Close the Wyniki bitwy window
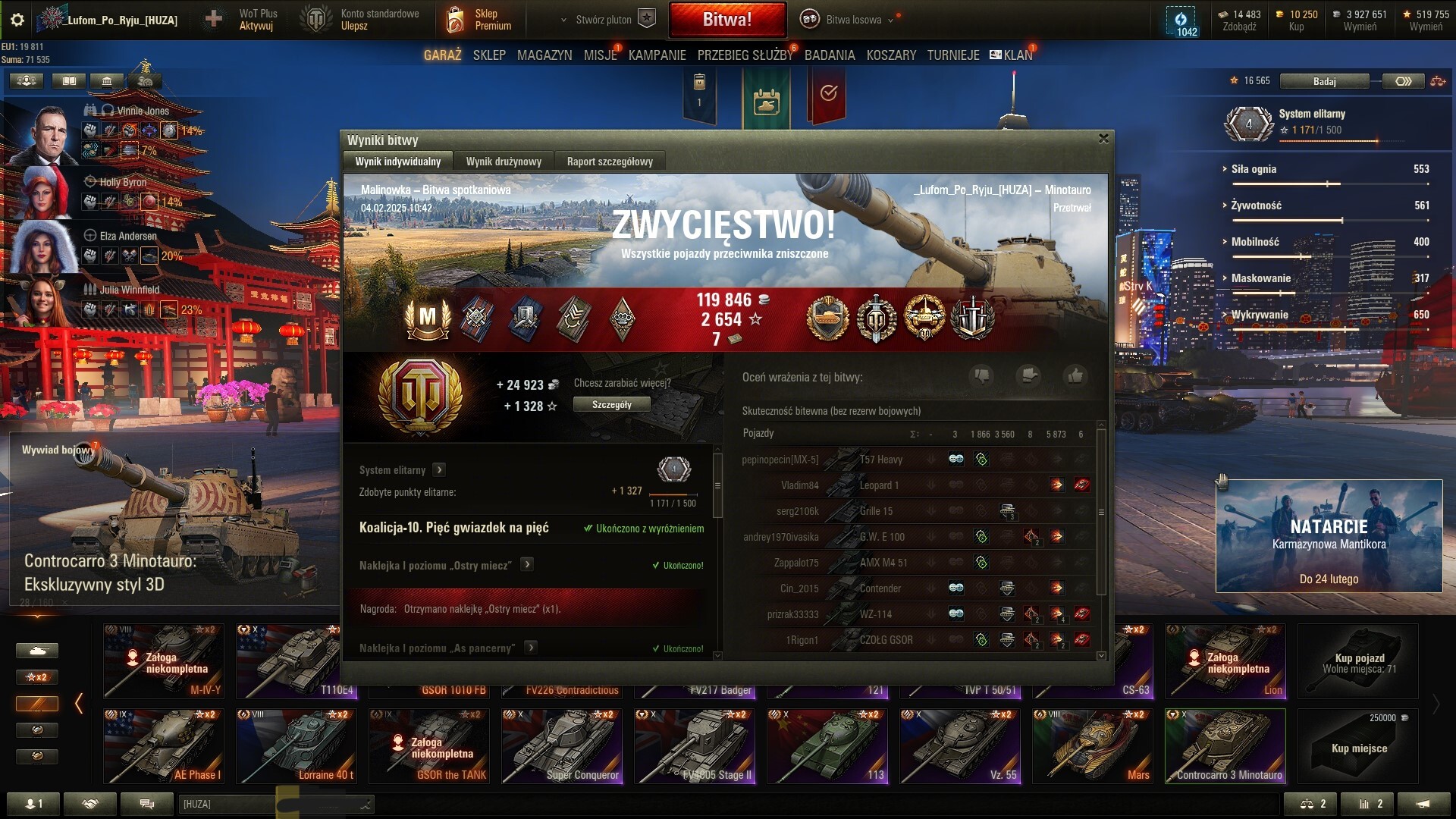Viewport: 1456px width, 819px height. coord(1103,139)
